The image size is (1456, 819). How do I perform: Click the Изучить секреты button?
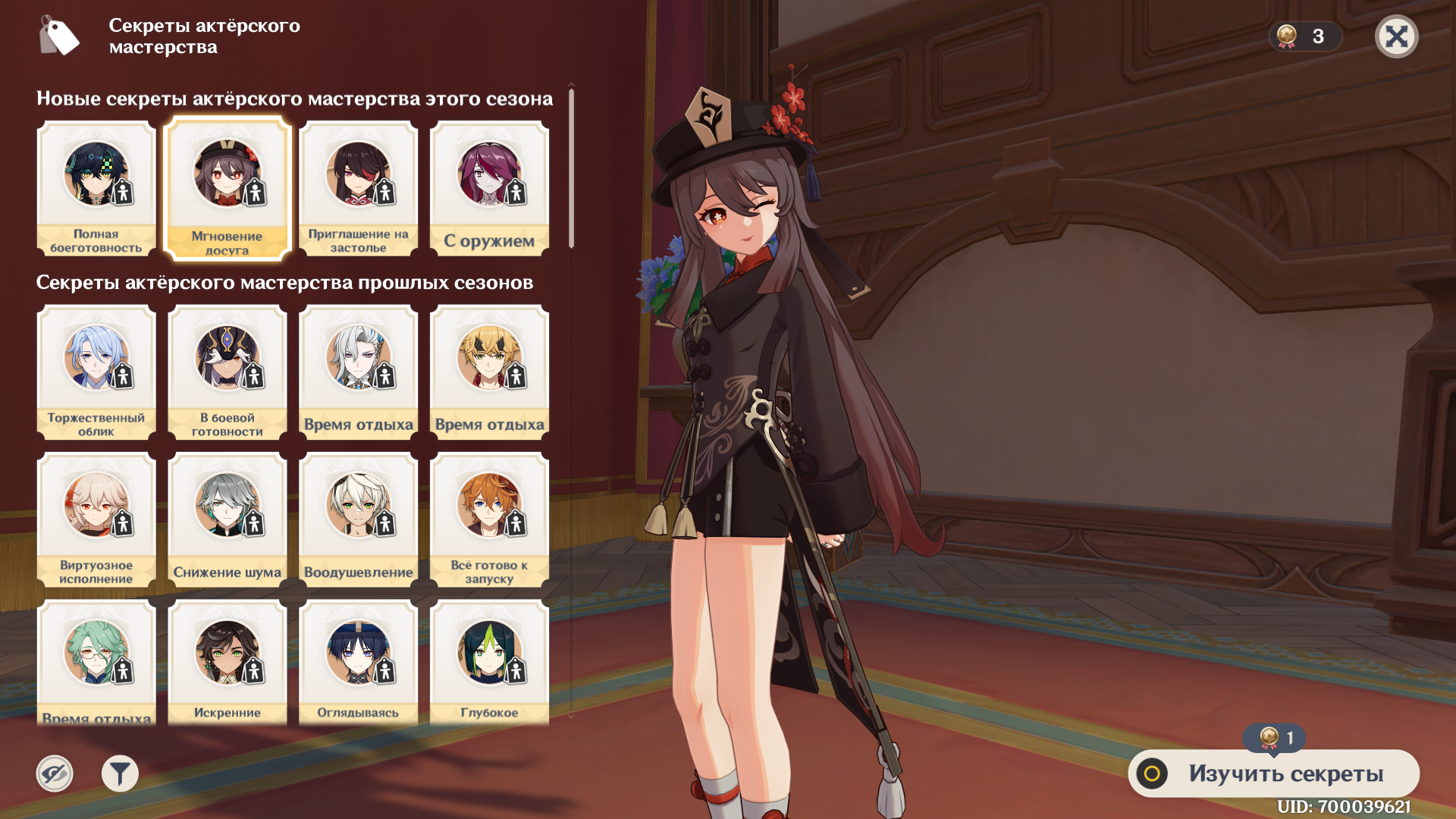tap(1273, 773)
